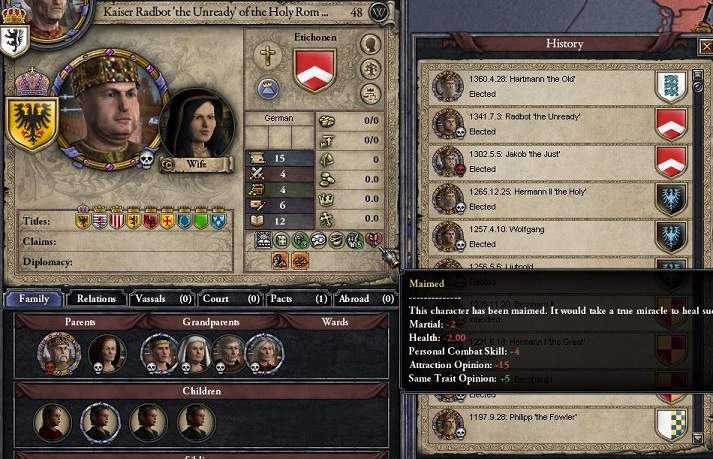Viewport: 713px width, 459px height.
Task: Click the Catholic cross religion icon
Action: 267,56
